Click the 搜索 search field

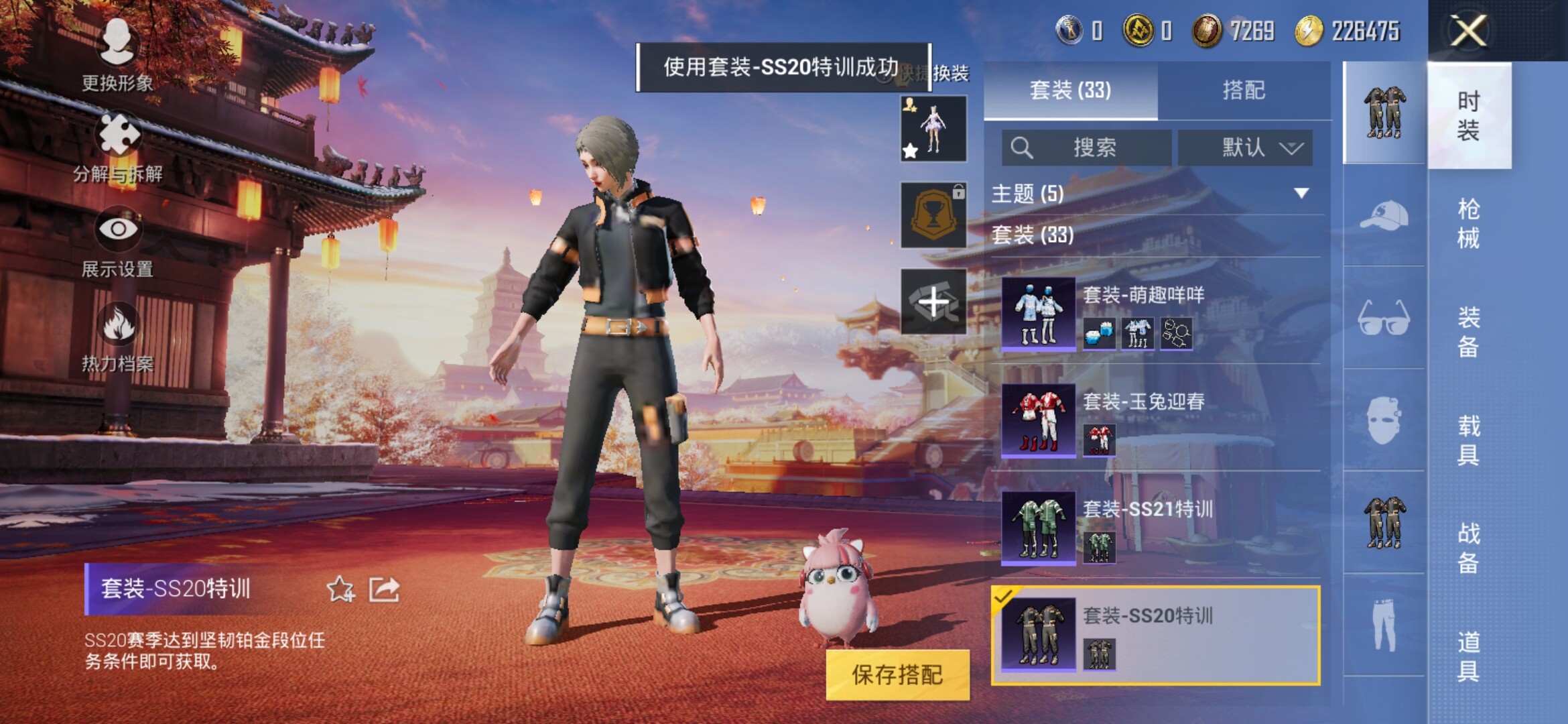[1087, 147]
